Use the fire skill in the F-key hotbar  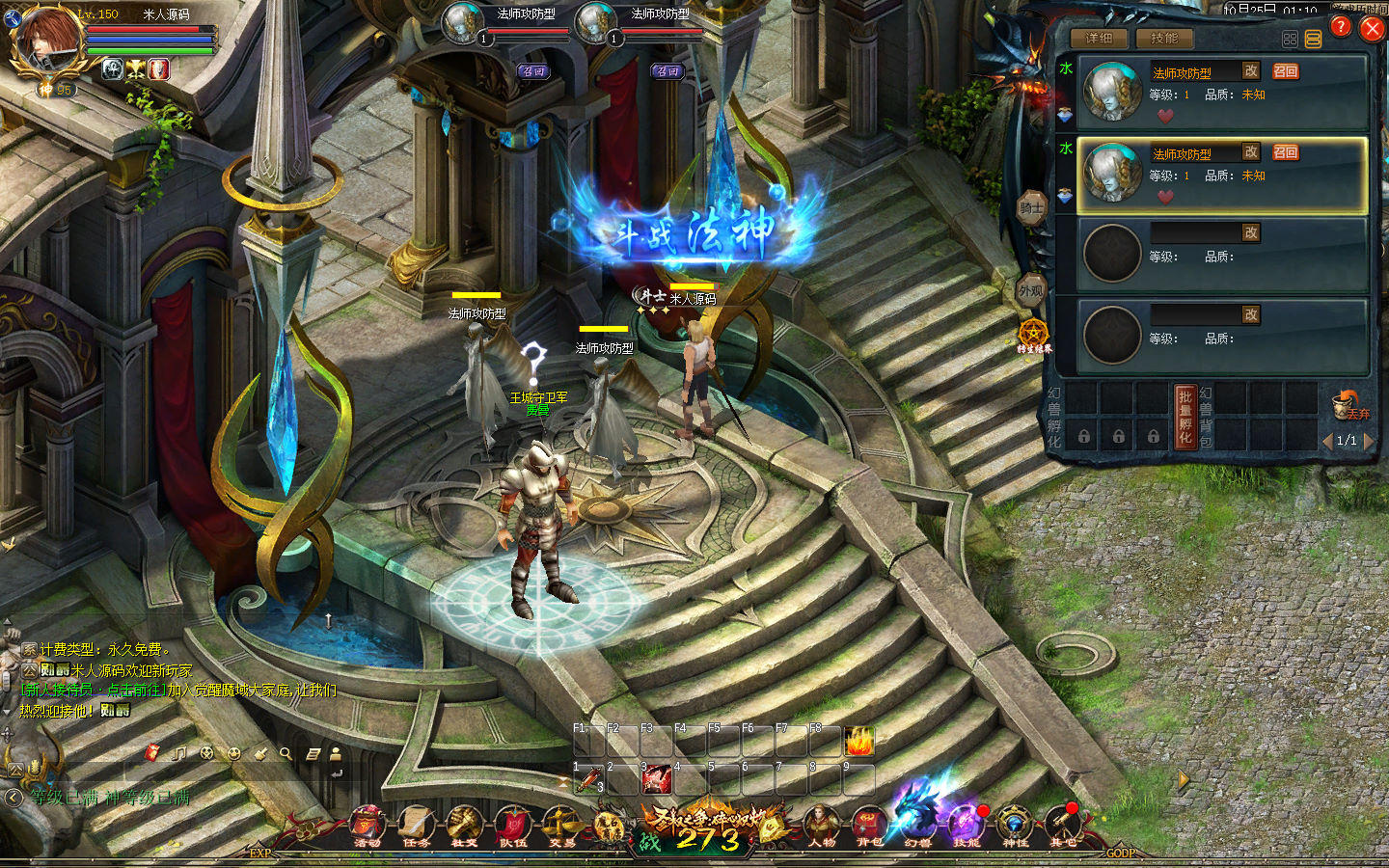[858, 742]
